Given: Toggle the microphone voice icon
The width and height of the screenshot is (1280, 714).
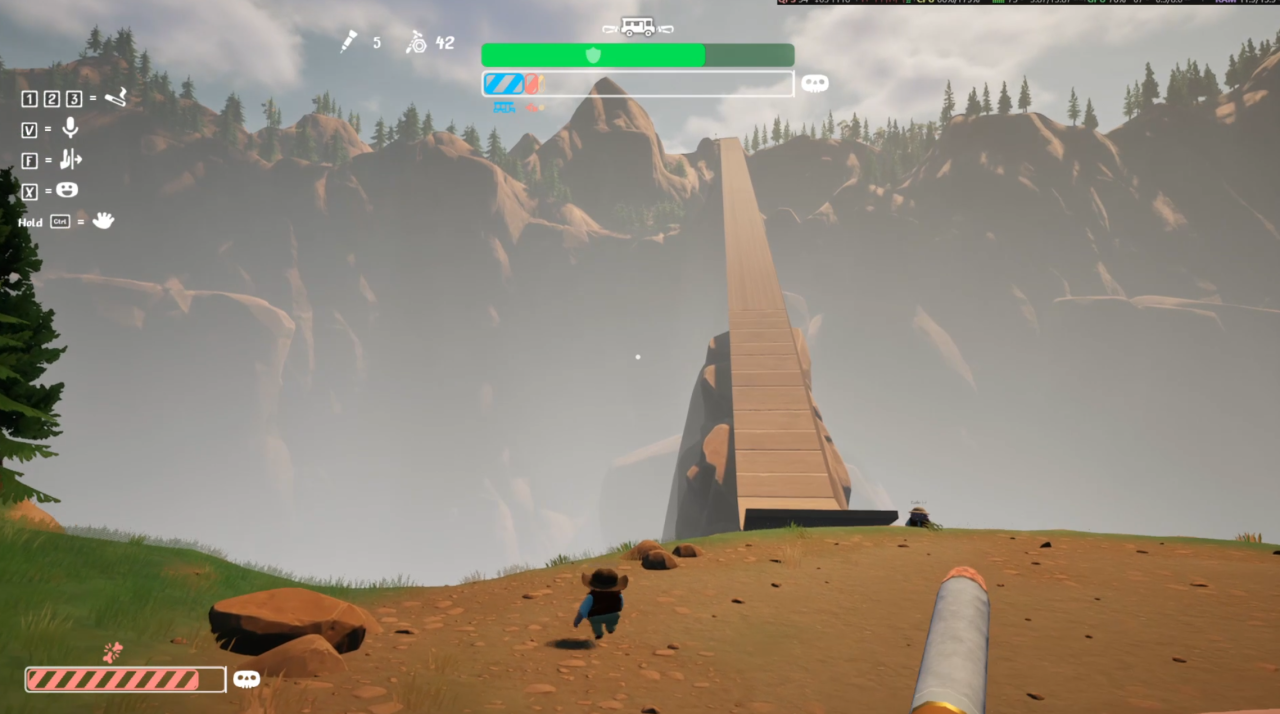Looking at the screenshot, I should click(70, 128).
